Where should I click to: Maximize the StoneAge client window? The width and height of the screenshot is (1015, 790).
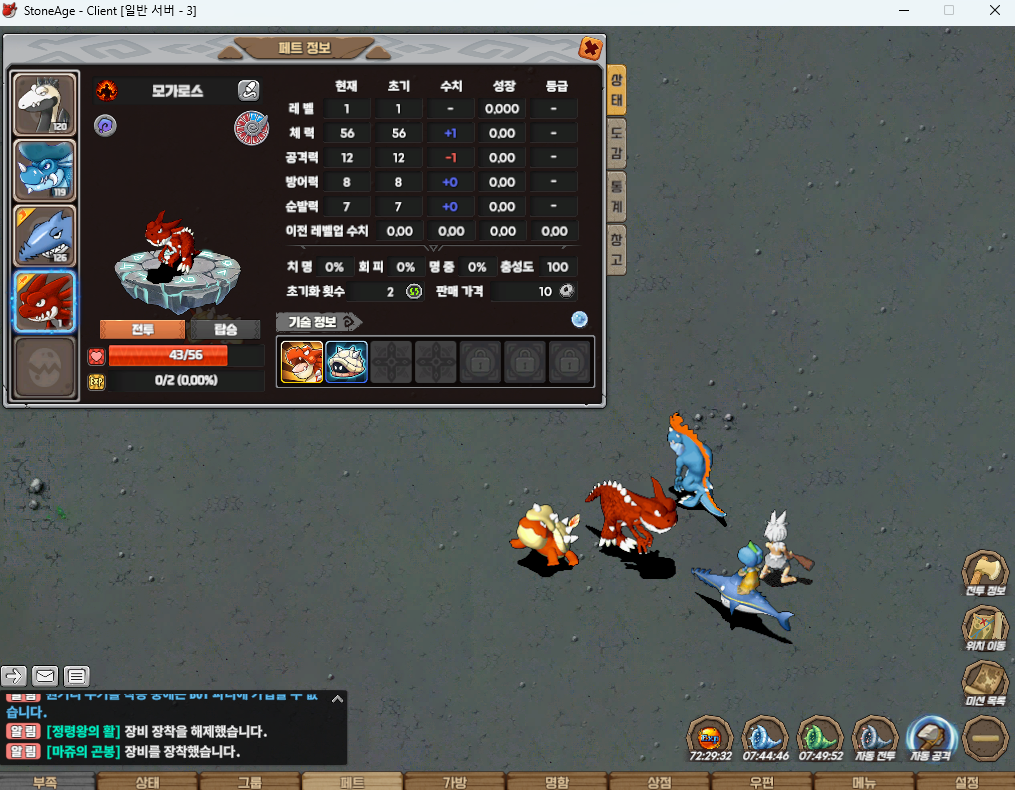(x=948, y=10)
